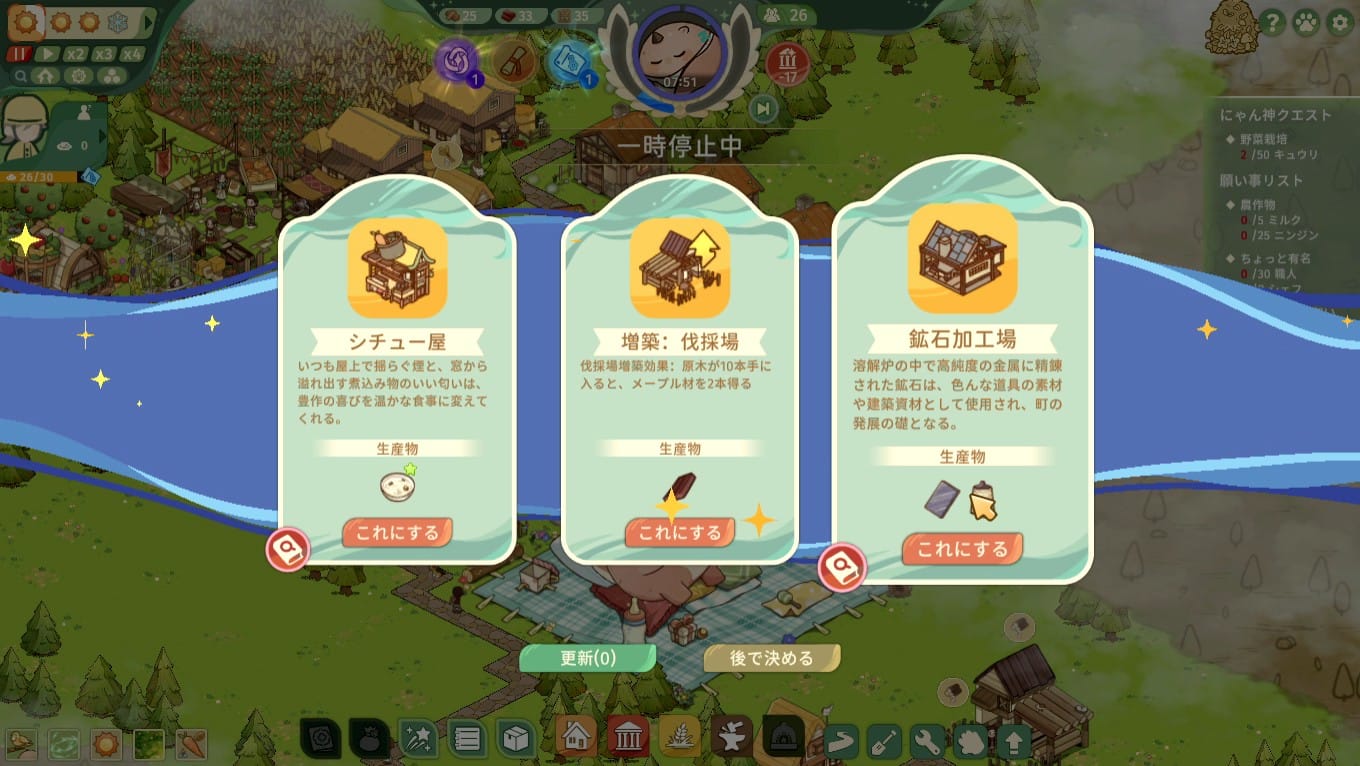Choose the シチュー屋 card's これにする button
Screen dimensions: 1360x766
[397, 533]
